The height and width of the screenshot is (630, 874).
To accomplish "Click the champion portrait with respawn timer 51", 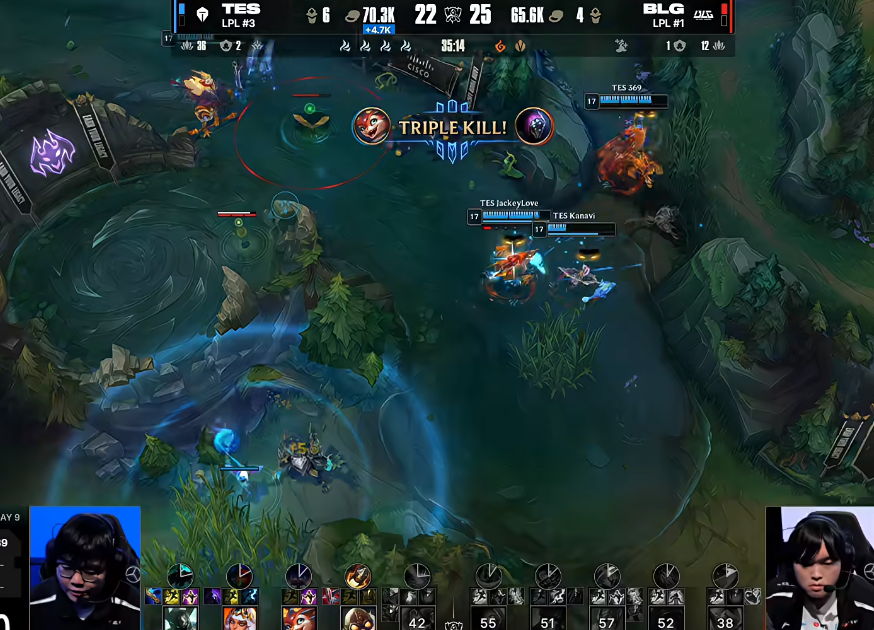I will tap(547, 619).
